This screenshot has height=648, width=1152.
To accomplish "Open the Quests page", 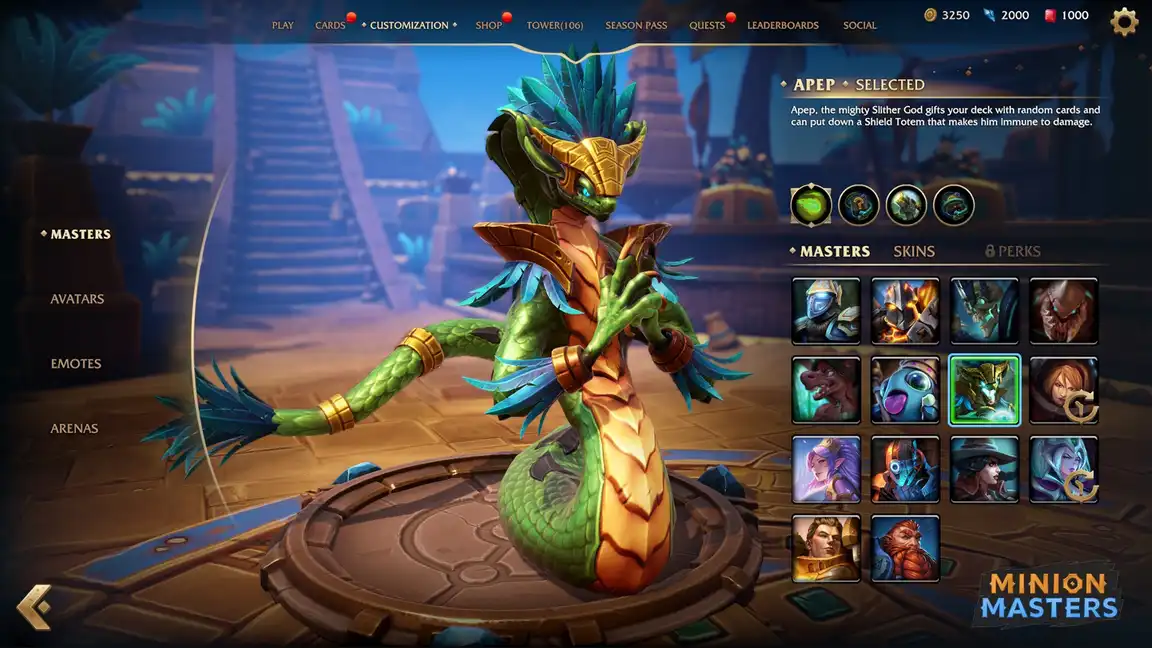I will 707,26.
